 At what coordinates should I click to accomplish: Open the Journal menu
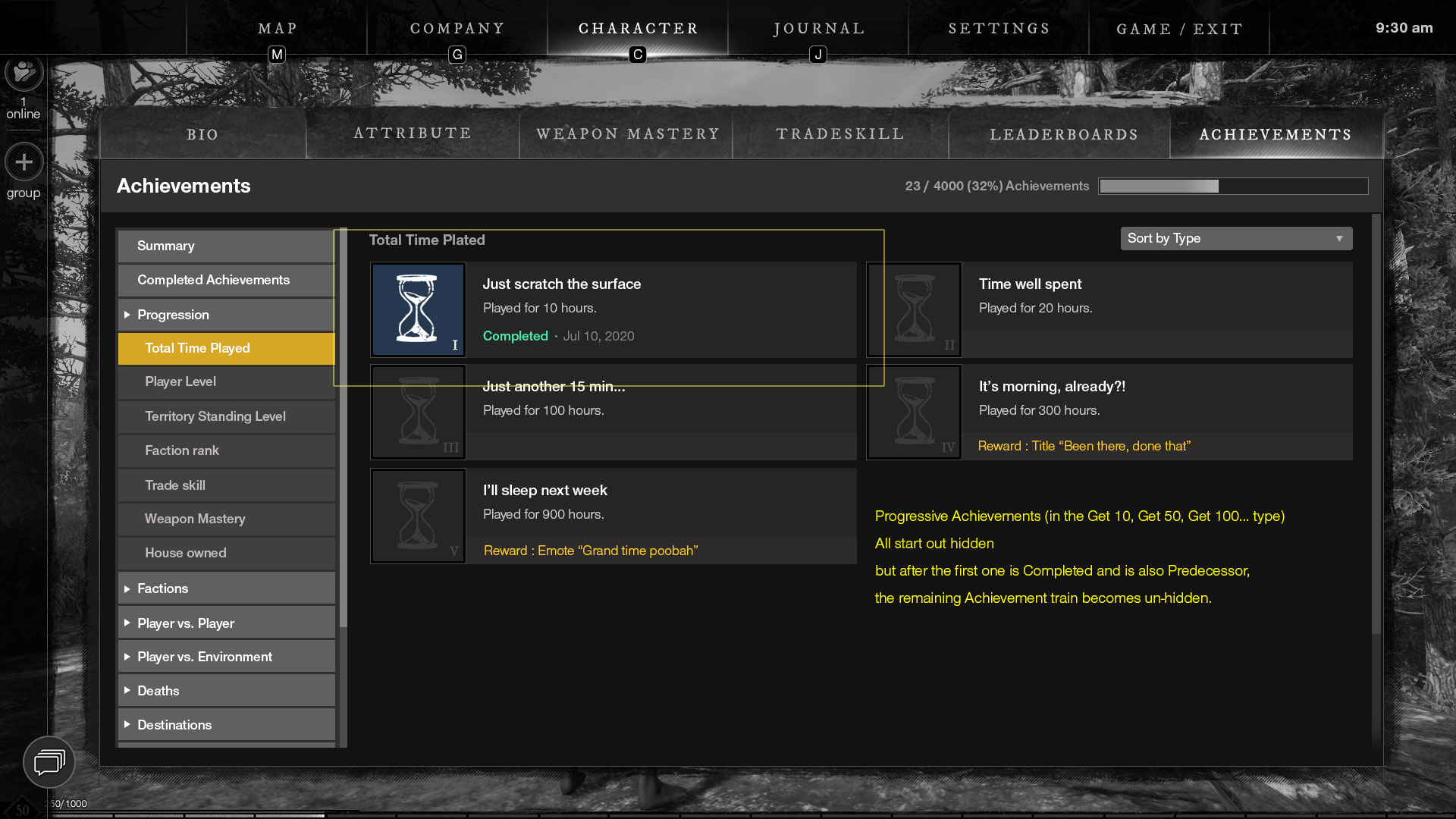click(x=819, y=29)
